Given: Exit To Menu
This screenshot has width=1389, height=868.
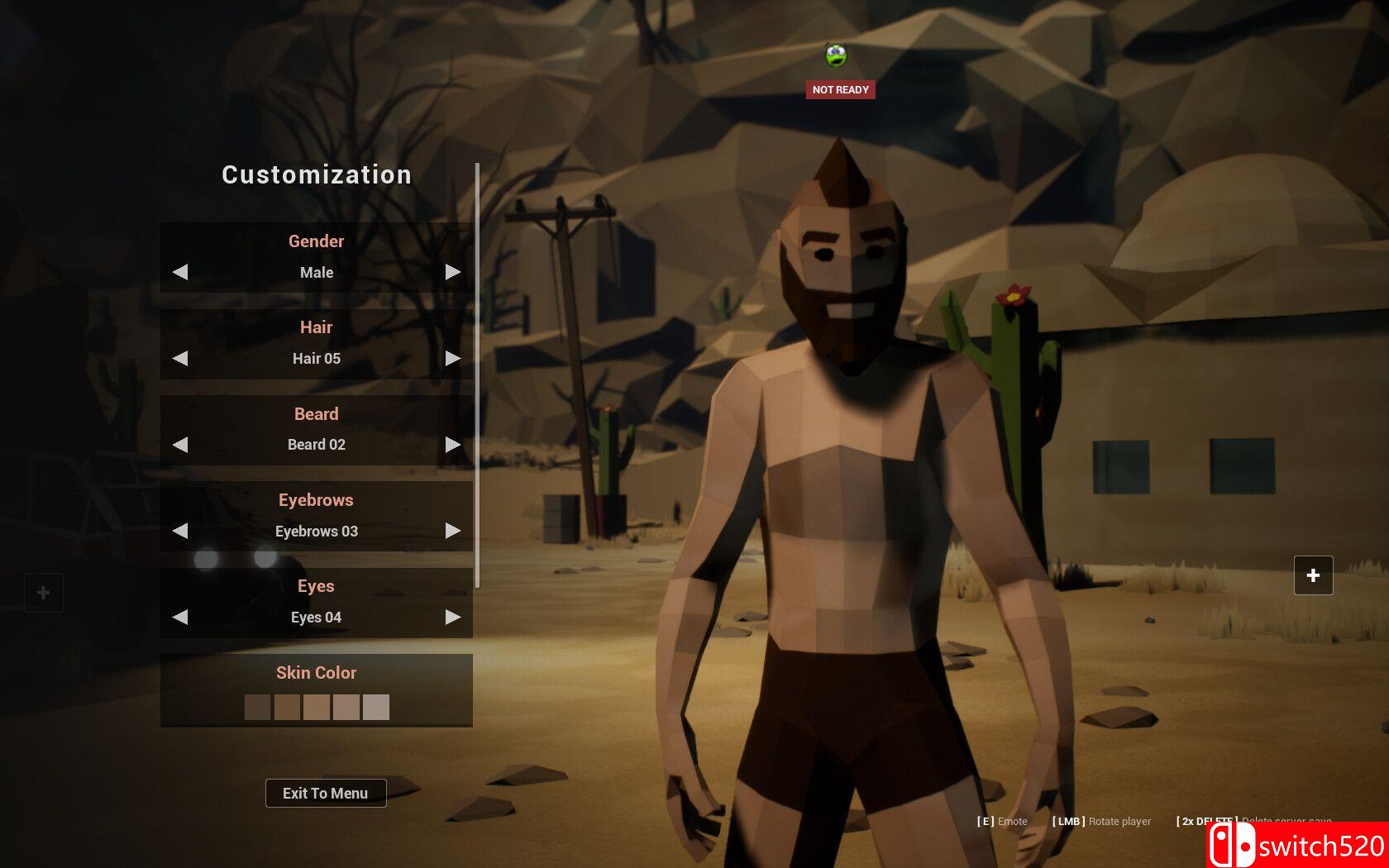Looking at the screenshot, I should (x=326, y=793).
